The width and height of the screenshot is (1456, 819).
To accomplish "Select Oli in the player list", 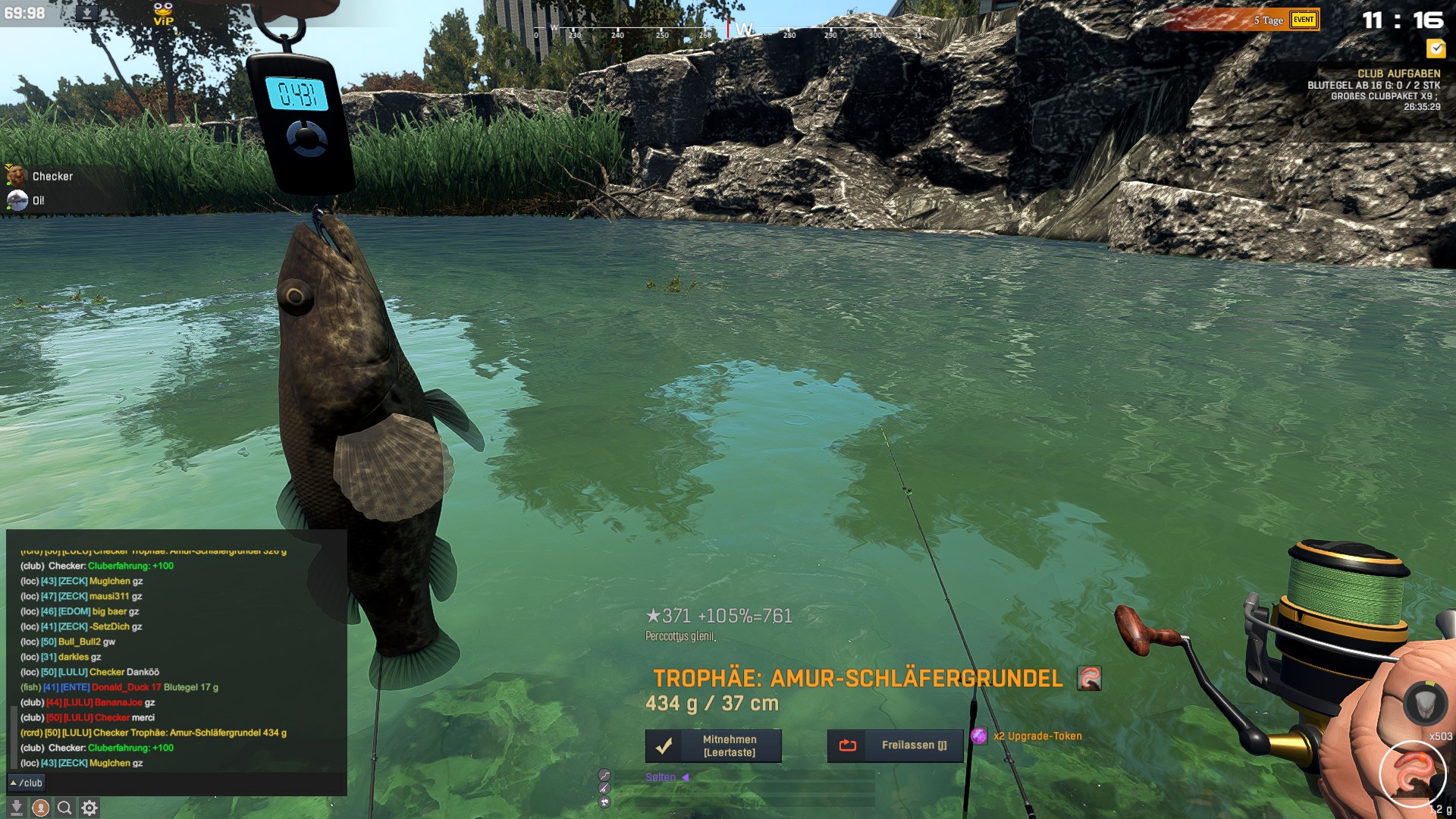I will coord(38,201).
